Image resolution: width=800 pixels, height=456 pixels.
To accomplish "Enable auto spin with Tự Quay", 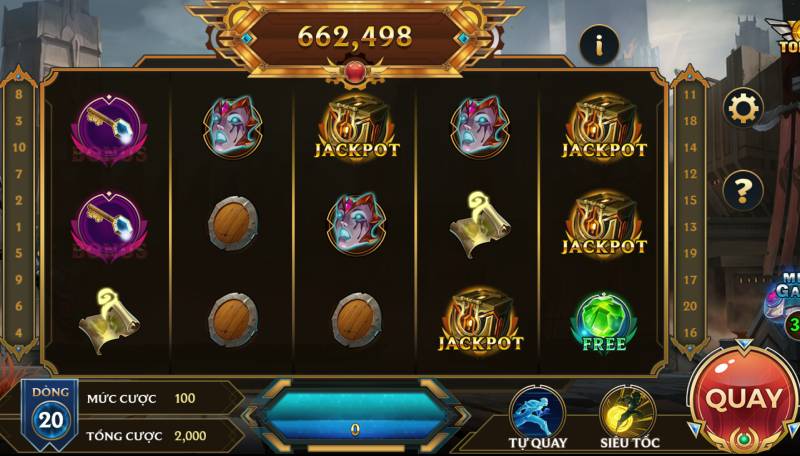I will [537, 412].
